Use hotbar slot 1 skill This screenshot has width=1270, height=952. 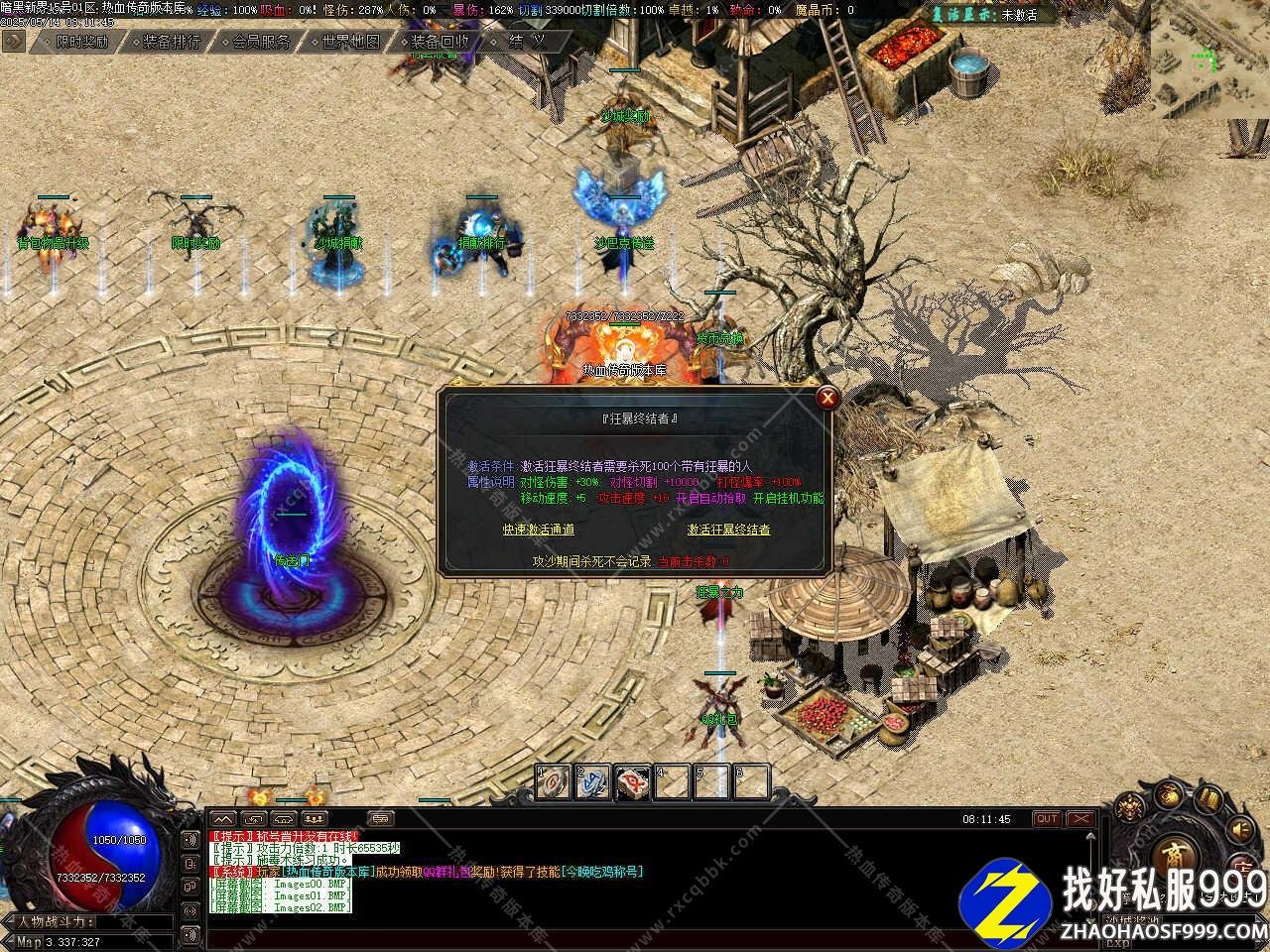[555, 782]
